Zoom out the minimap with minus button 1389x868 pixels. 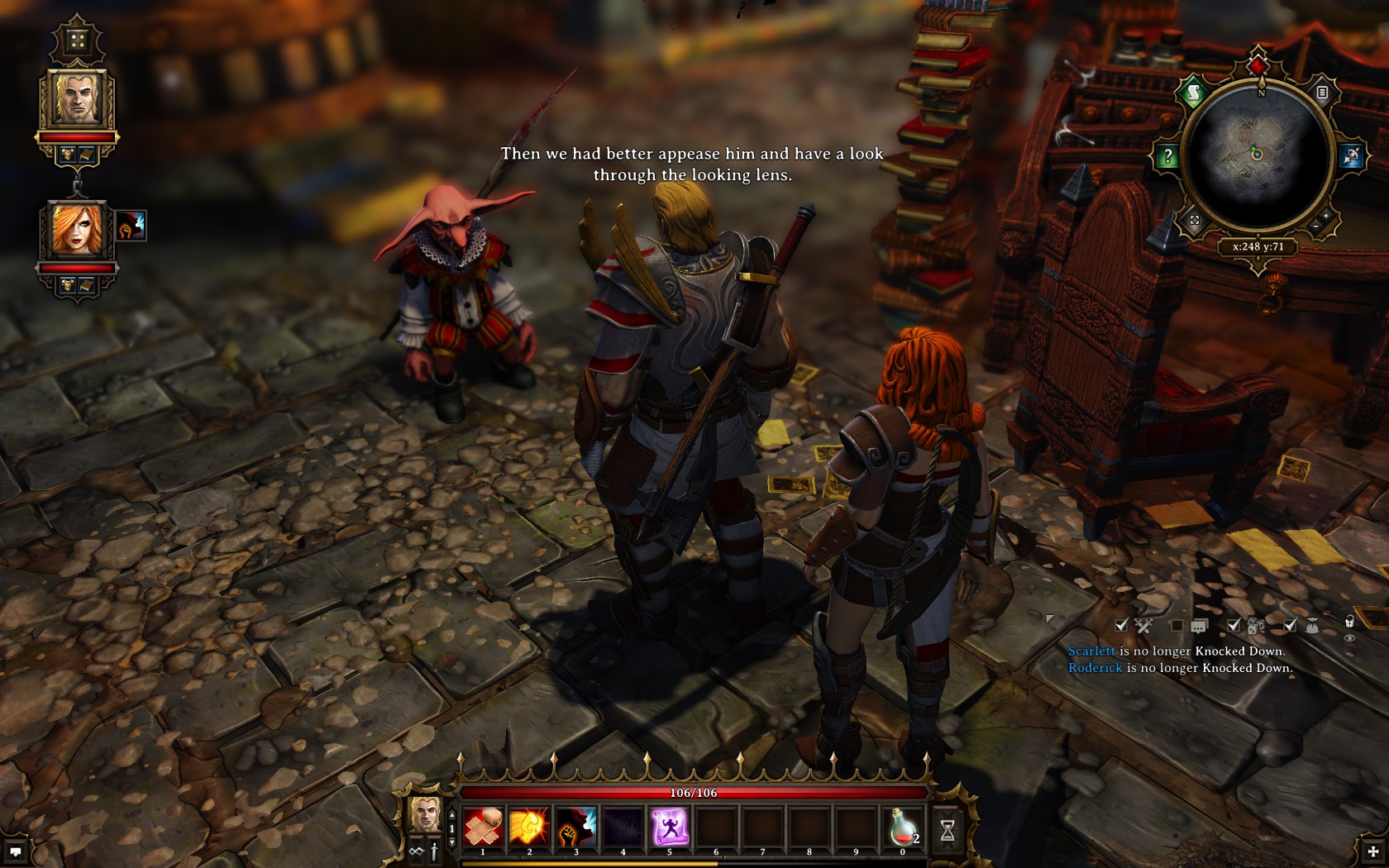[x=1315, y=226]
